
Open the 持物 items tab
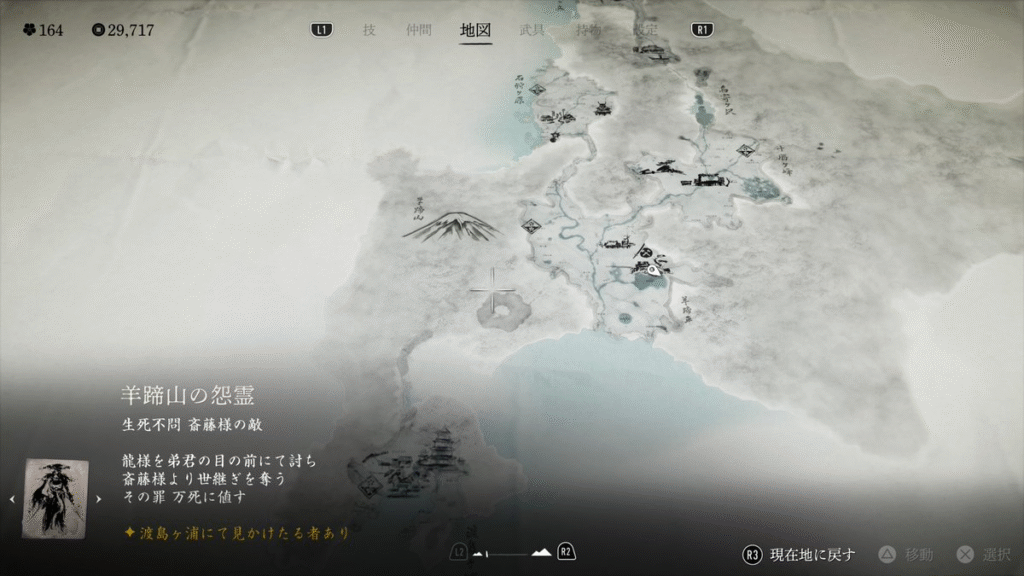click(589, 30)
